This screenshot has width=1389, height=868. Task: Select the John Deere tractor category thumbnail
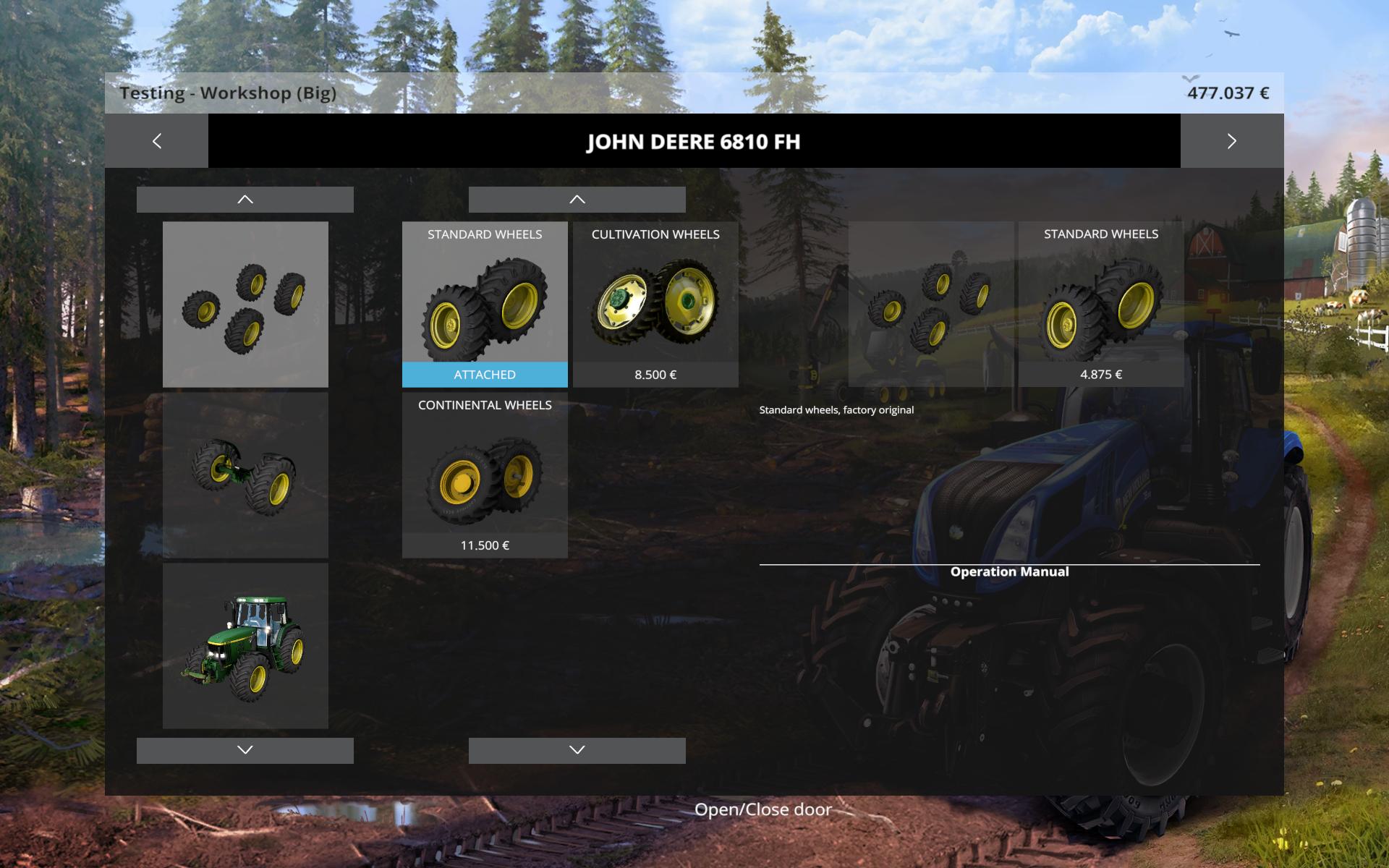coord(245,646)
